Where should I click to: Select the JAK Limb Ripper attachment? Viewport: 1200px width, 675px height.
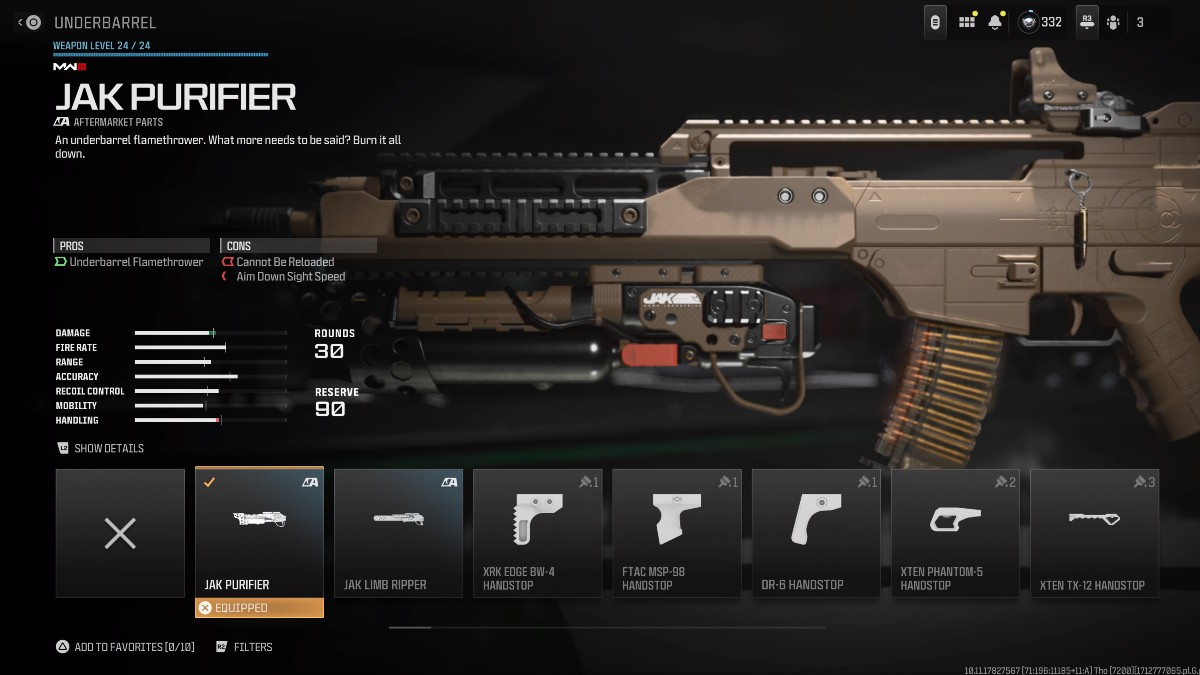click(398, 533)
